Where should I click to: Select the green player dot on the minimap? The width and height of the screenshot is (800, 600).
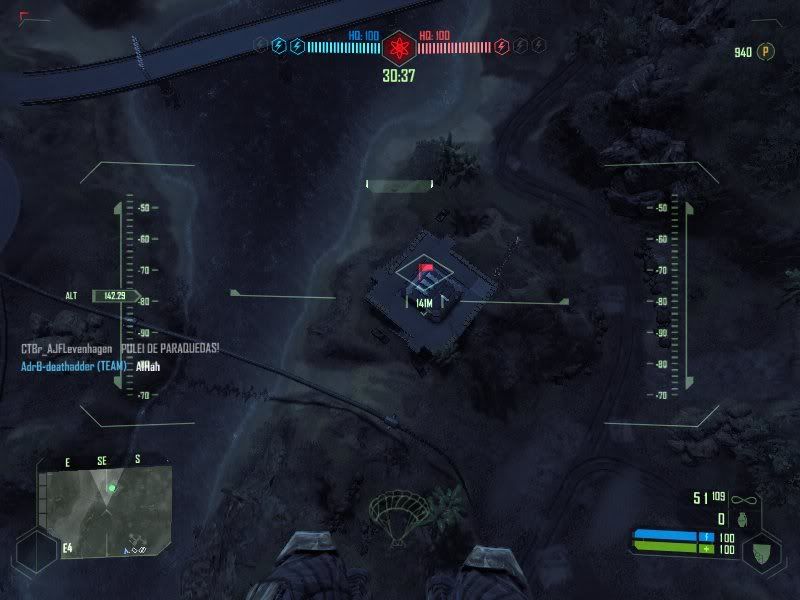pos(112,488)
